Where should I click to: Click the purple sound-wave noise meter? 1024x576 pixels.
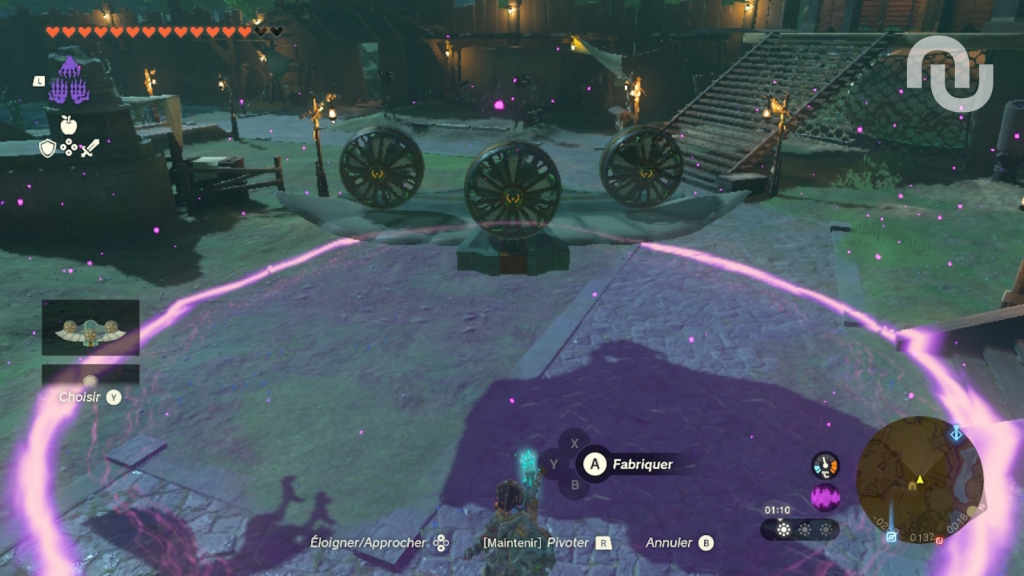pos(825,497)
